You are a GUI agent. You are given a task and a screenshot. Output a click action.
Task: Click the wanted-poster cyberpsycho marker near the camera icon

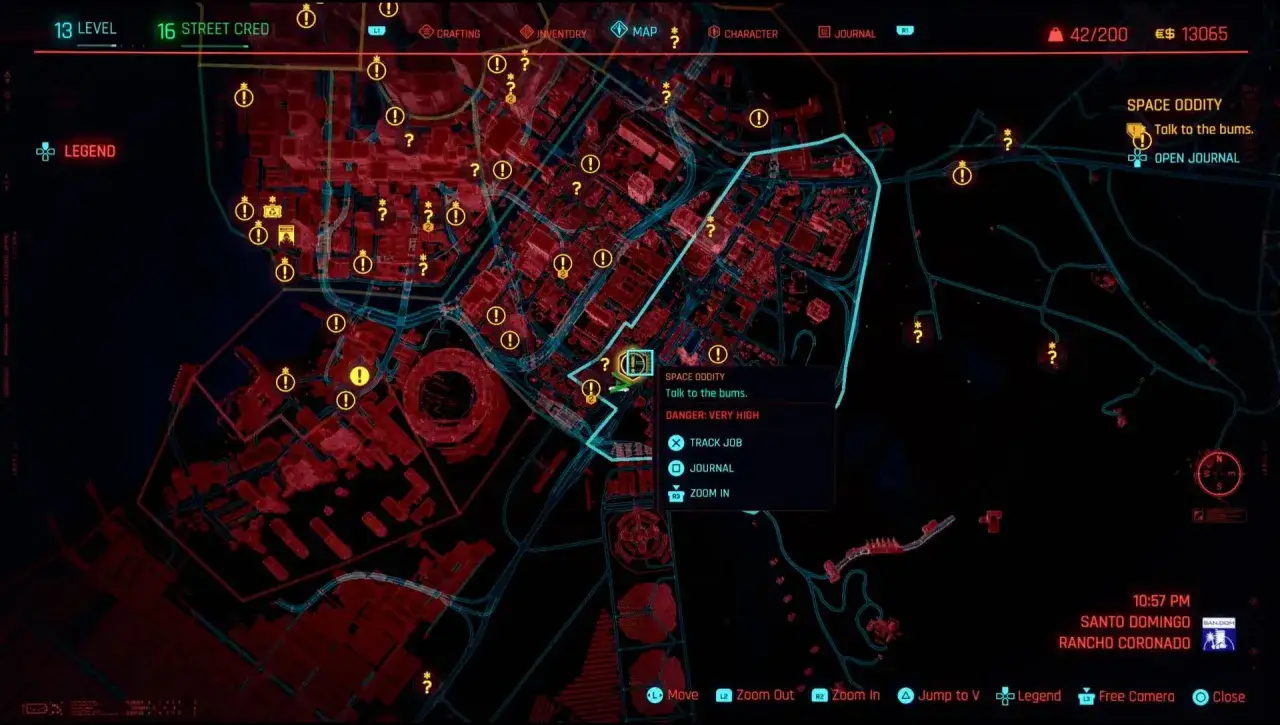286,234
